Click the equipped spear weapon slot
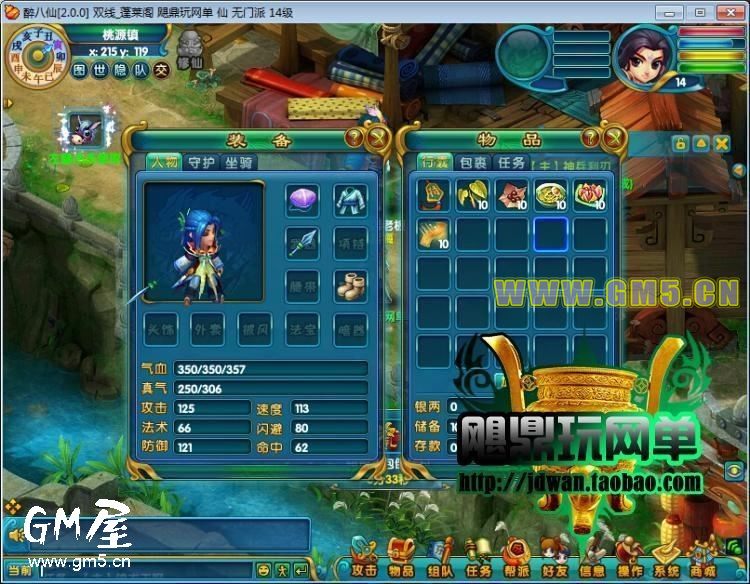This screenshot has width=750, height=584. click(x=302, y=243)
